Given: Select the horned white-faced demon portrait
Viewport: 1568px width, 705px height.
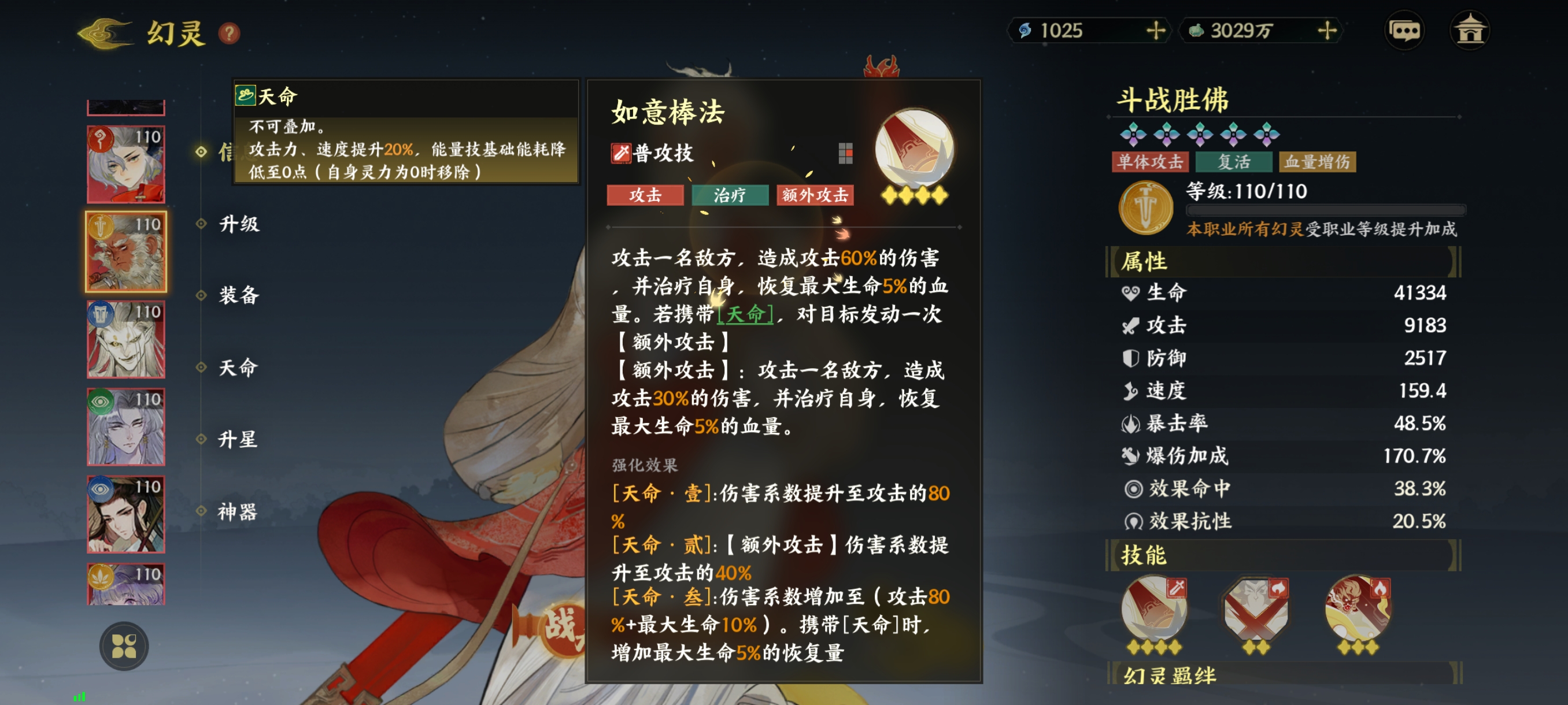Looking at the screenshot, I should (126, 339).
